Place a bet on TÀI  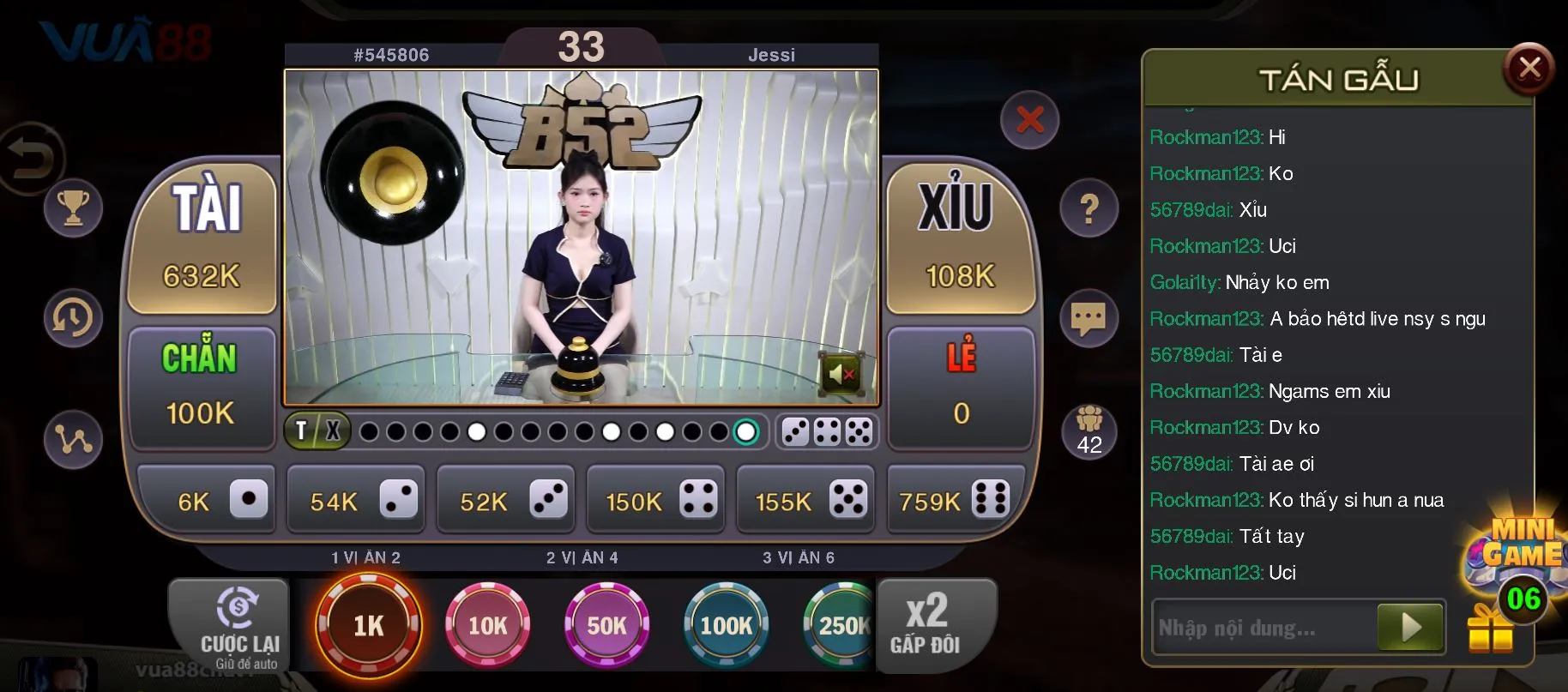point(202,240)
